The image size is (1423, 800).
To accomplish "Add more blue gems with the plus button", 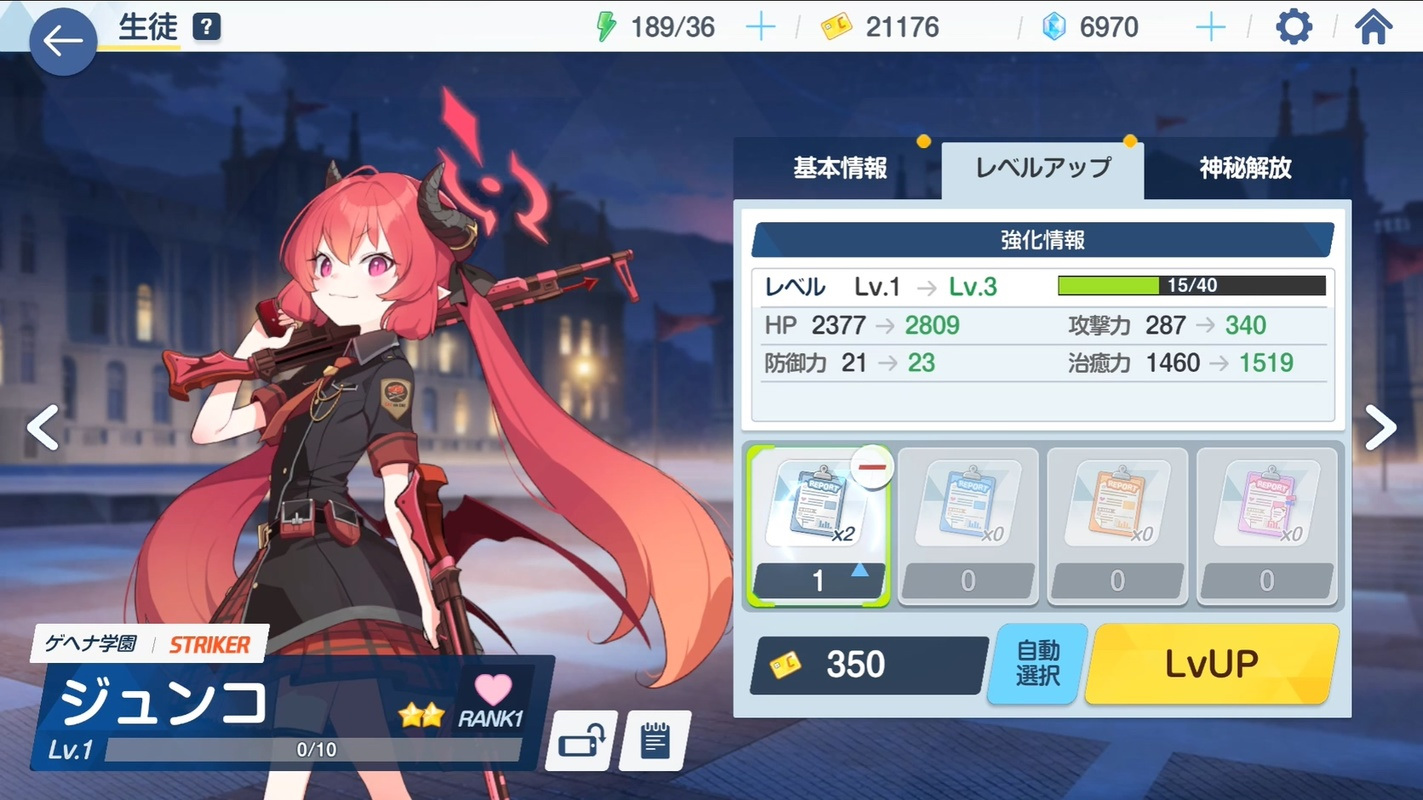I will [1210, 27].
